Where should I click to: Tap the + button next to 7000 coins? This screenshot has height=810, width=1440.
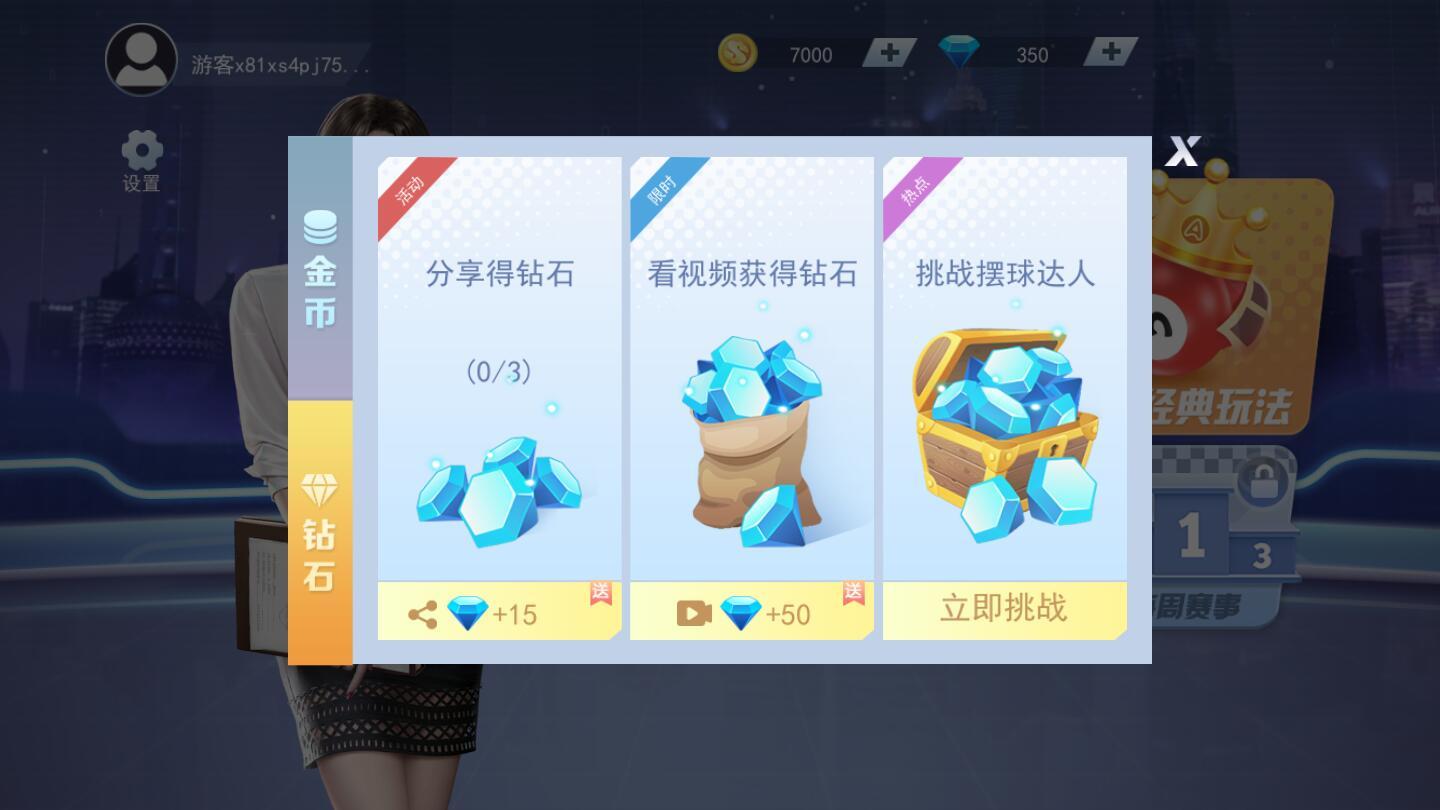pos(888,53)
